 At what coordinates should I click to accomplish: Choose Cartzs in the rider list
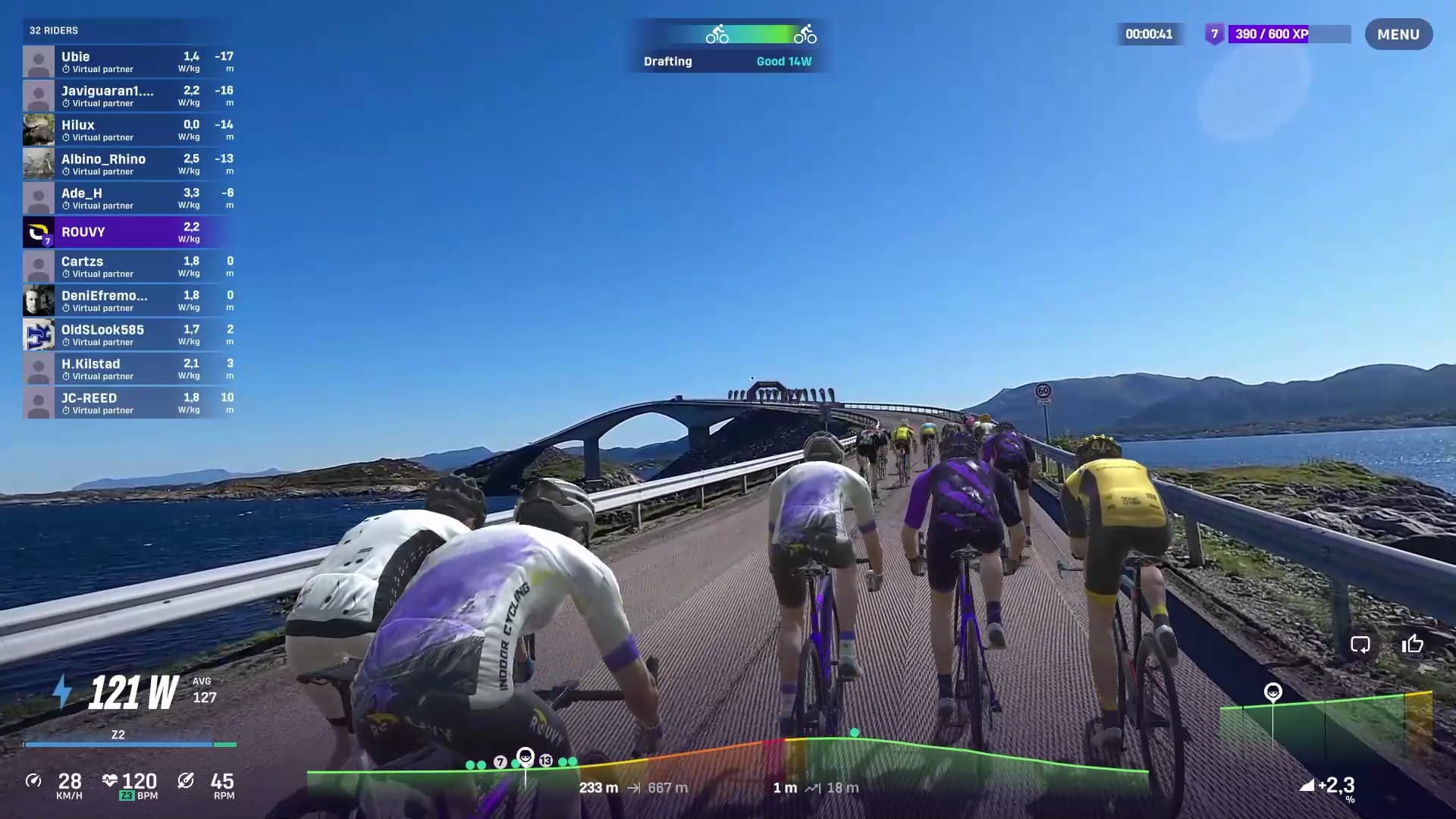point(128,266)
